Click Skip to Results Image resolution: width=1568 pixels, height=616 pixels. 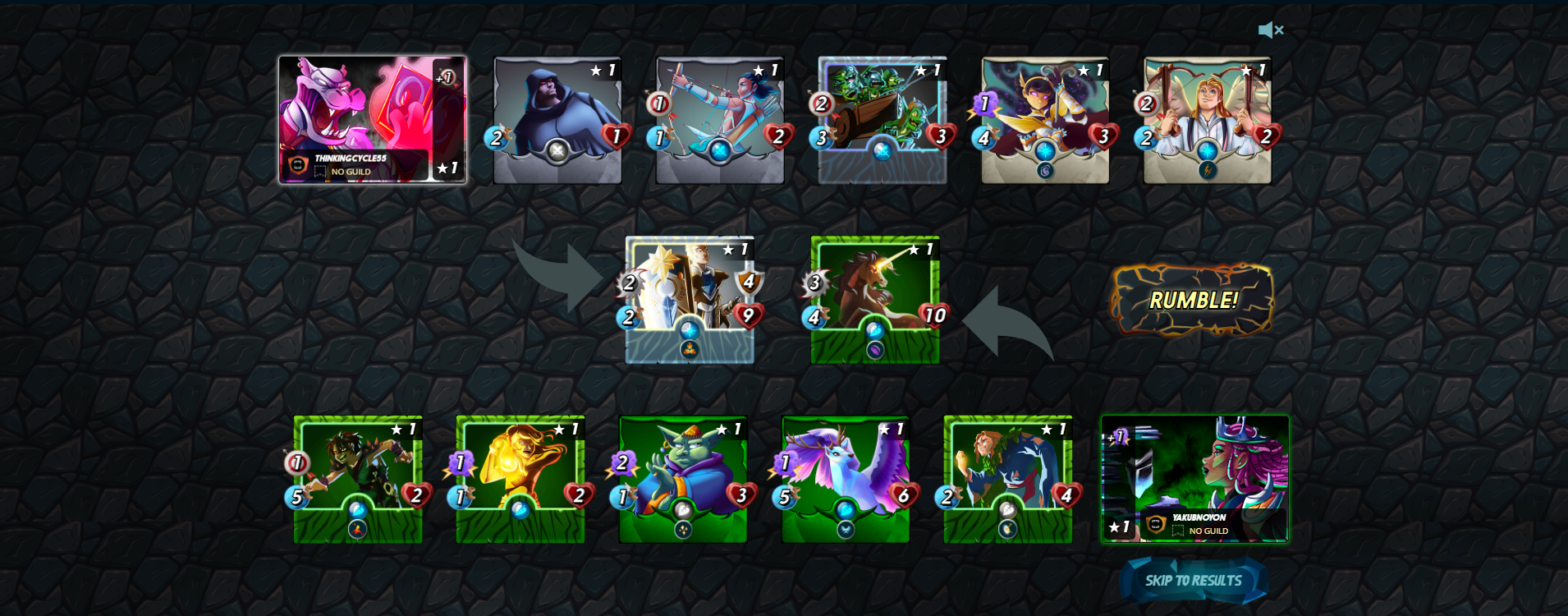tap(1193, 581)
